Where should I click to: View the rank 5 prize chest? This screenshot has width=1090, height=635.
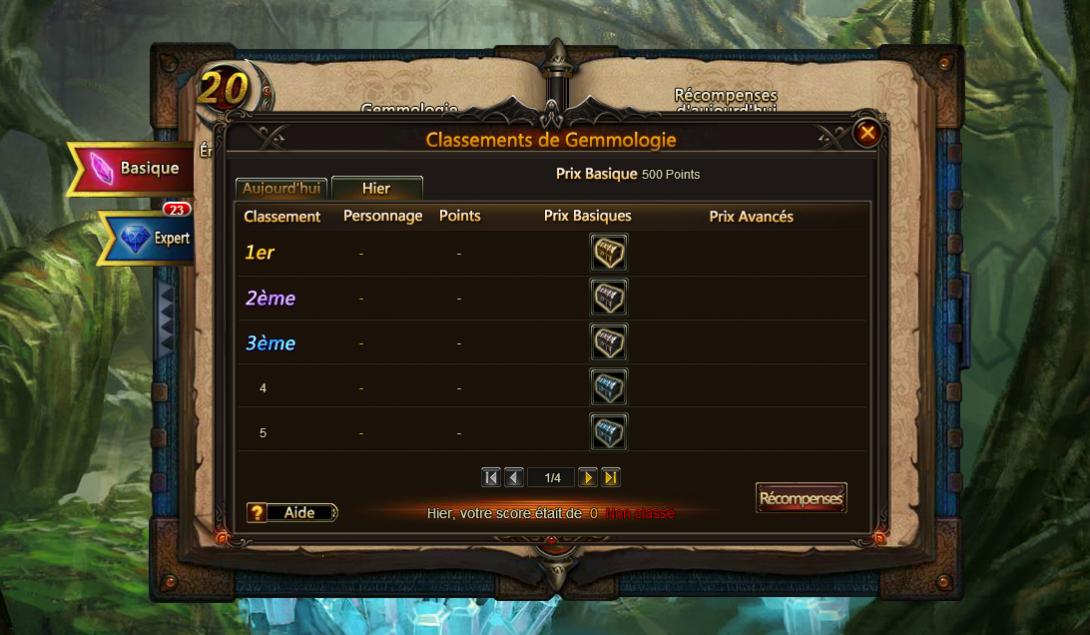pyautogui.click(x=608, y=432)
